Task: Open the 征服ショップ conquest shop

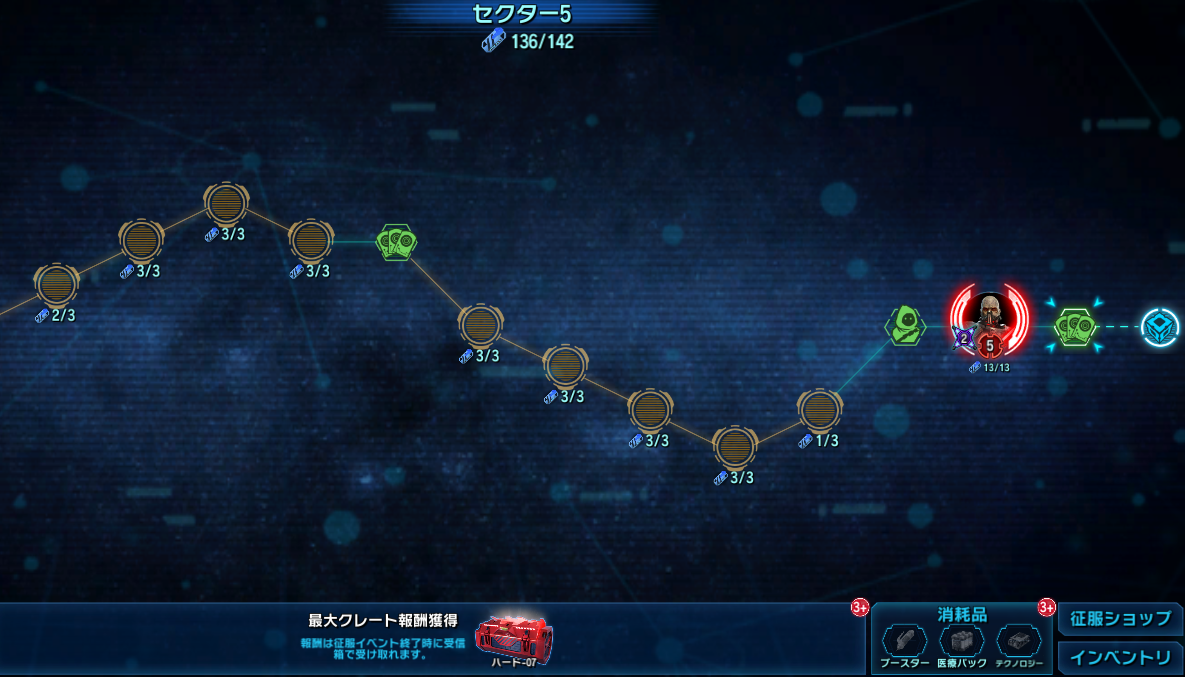Action: click(x=1120, y=619)
